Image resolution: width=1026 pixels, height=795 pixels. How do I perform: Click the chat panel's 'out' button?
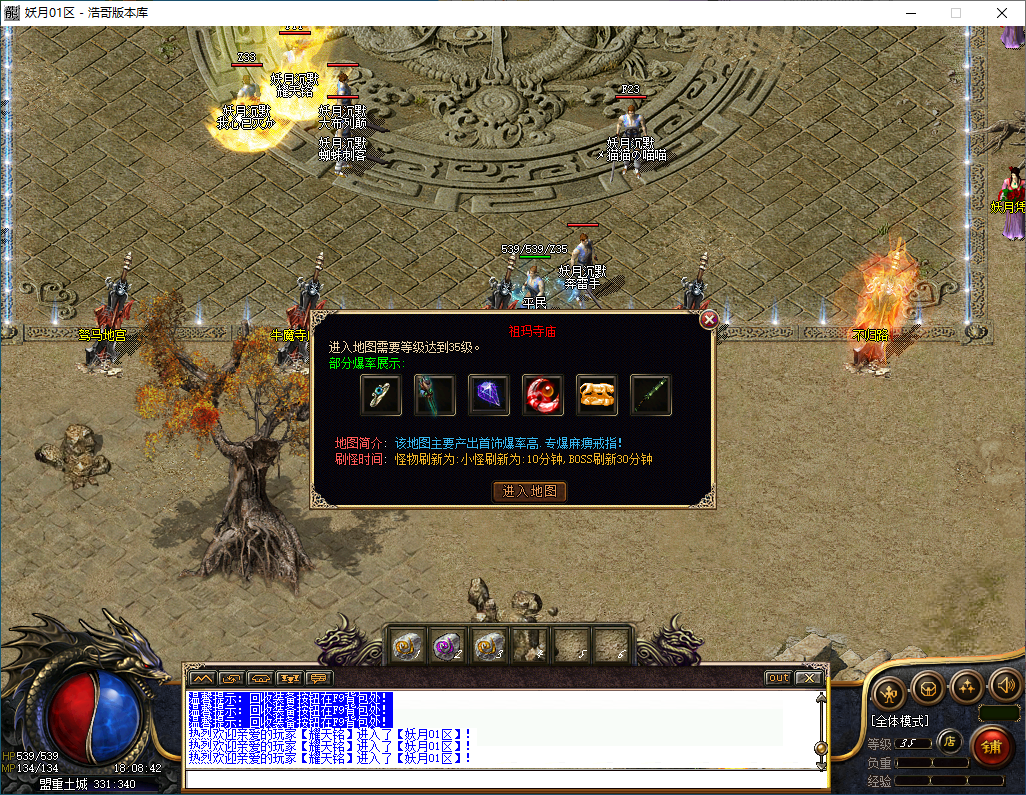[778, 678]
